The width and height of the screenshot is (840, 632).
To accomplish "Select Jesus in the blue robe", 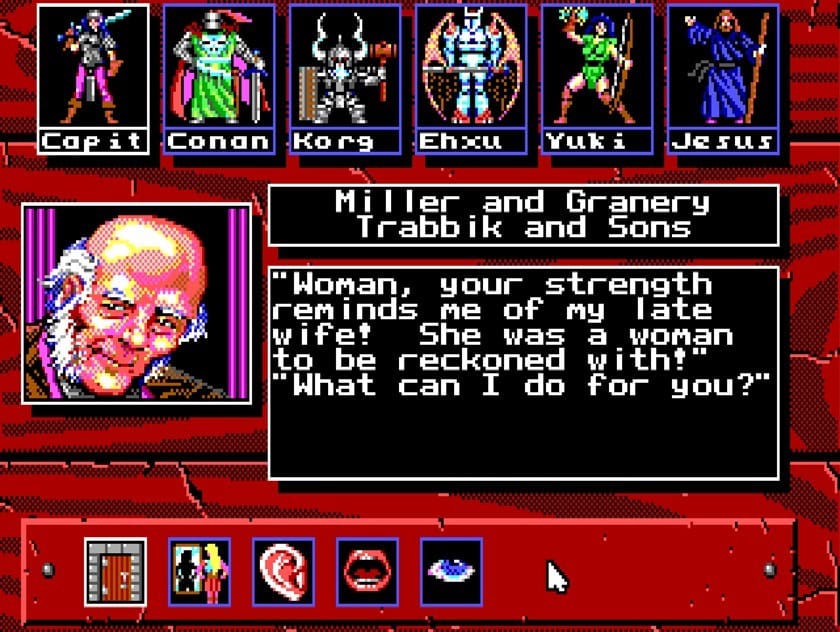I will point(723,70).
